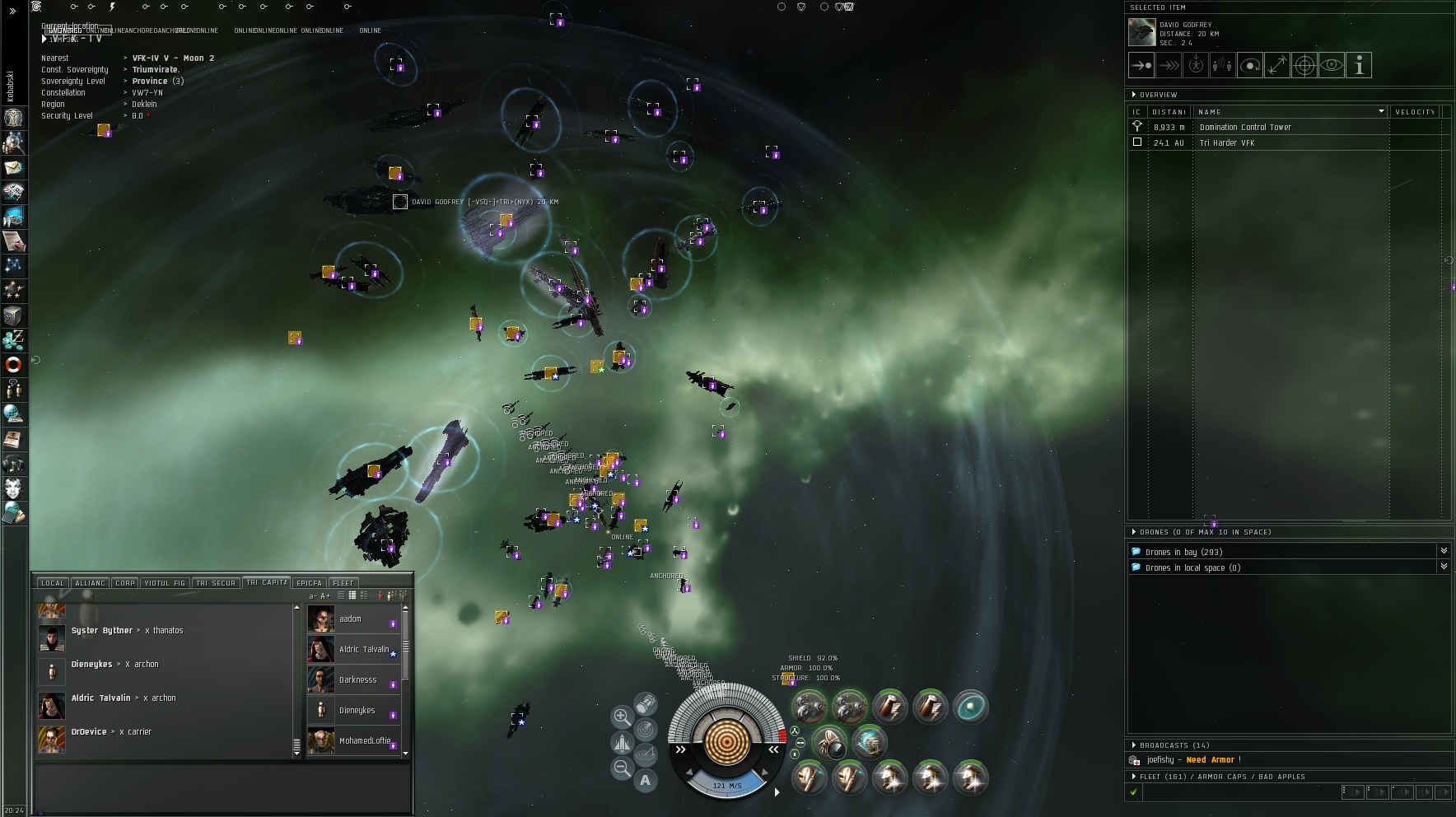Orbit the selected ship
The height and width of the screenshot is (817, 1456).
point(1250,65)
